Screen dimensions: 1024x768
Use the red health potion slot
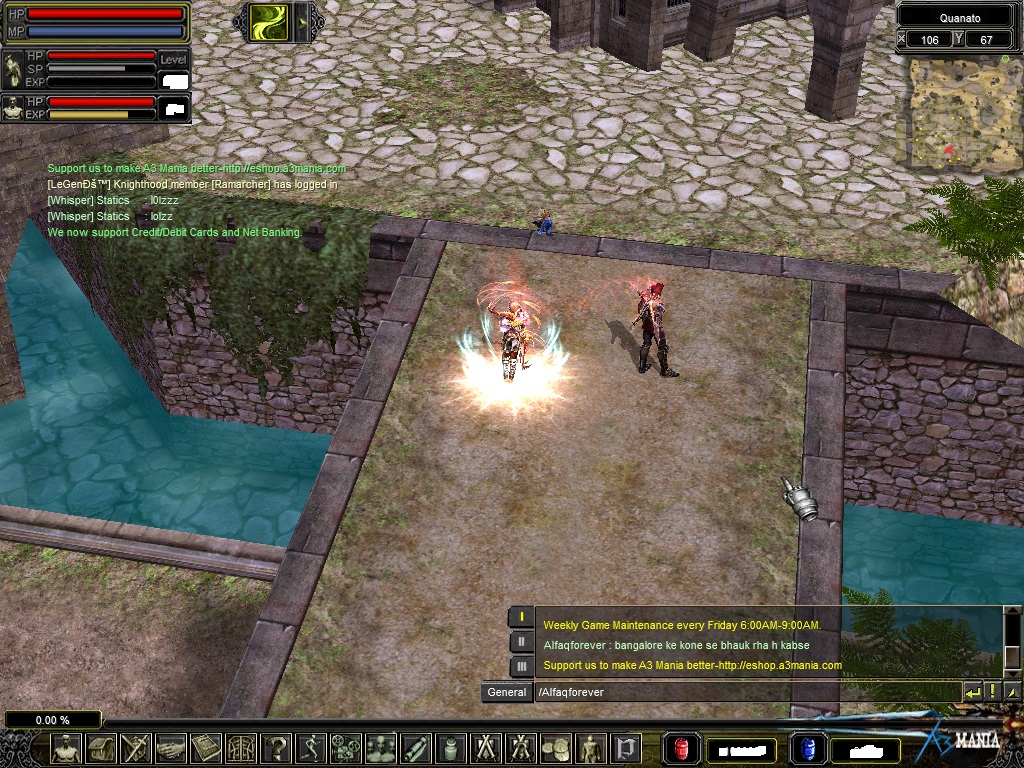pyautogui.click(x=682, y=748)
